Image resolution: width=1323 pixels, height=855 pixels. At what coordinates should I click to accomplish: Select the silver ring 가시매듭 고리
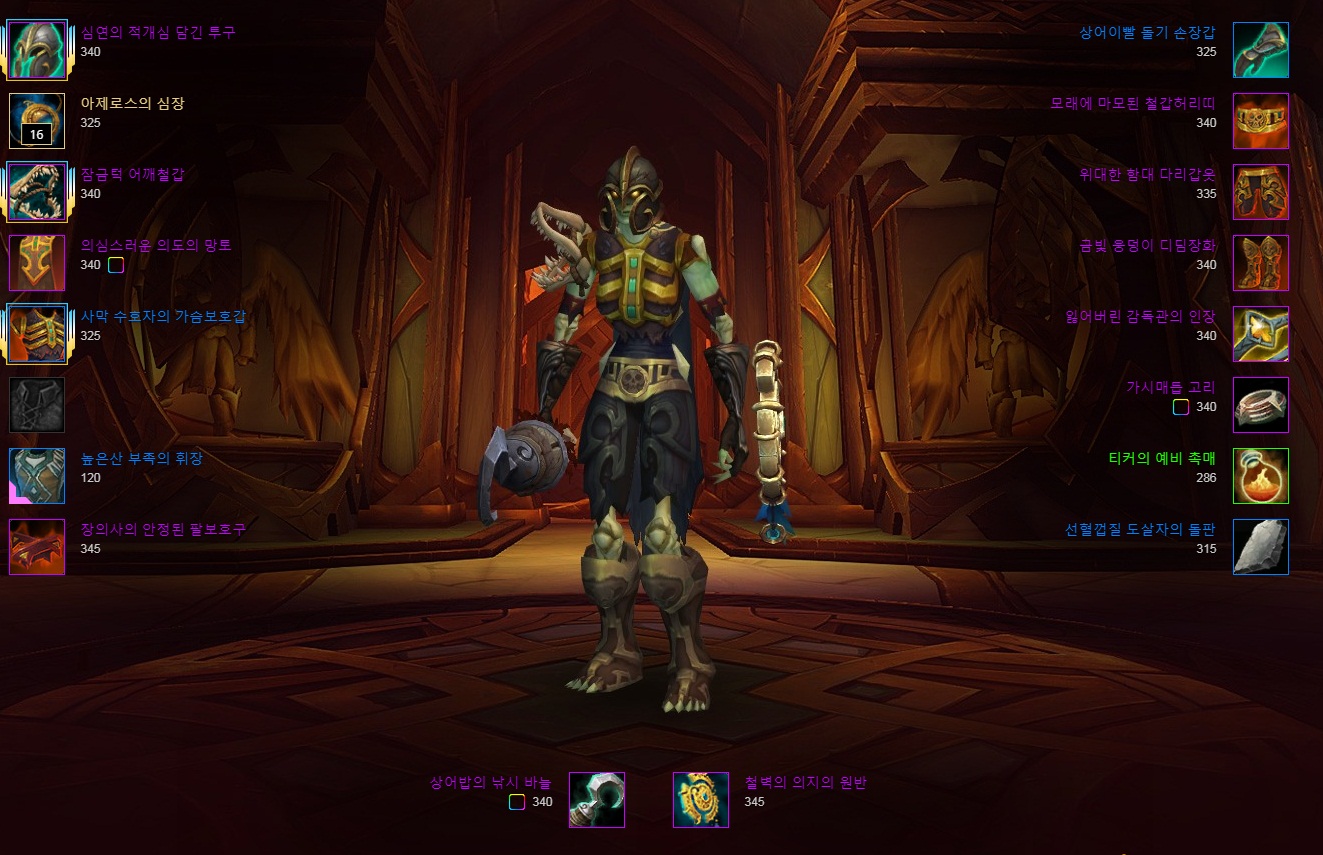tap(1260, 405)
